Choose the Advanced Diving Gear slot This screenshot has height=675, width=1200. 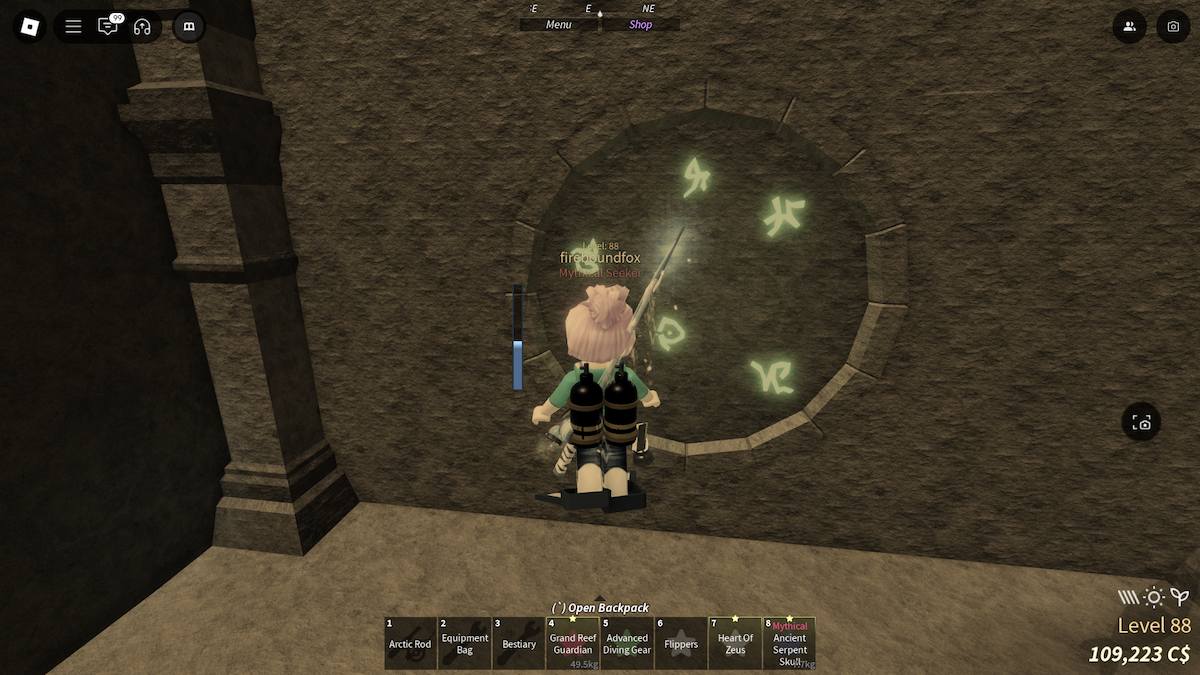pyautogui.click(x=627, y=643)
